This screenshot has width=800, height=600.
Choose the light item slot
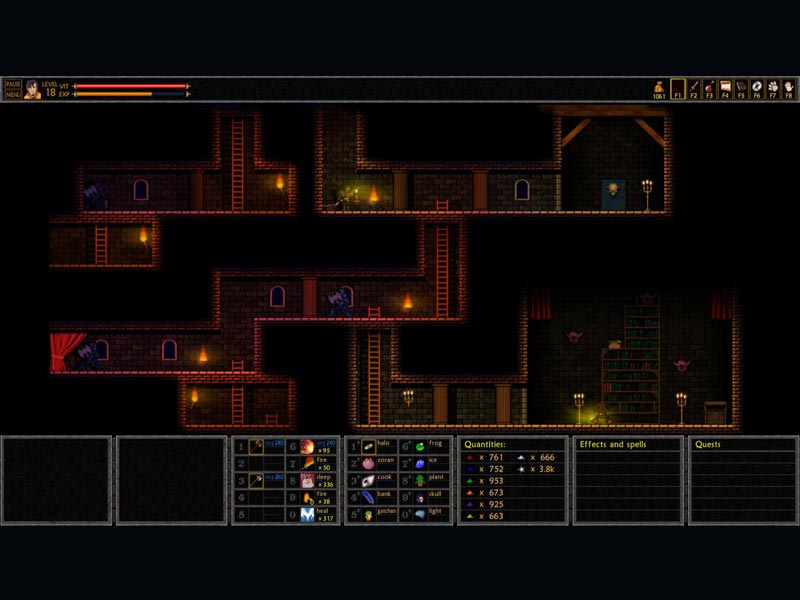tap(421, 514)
